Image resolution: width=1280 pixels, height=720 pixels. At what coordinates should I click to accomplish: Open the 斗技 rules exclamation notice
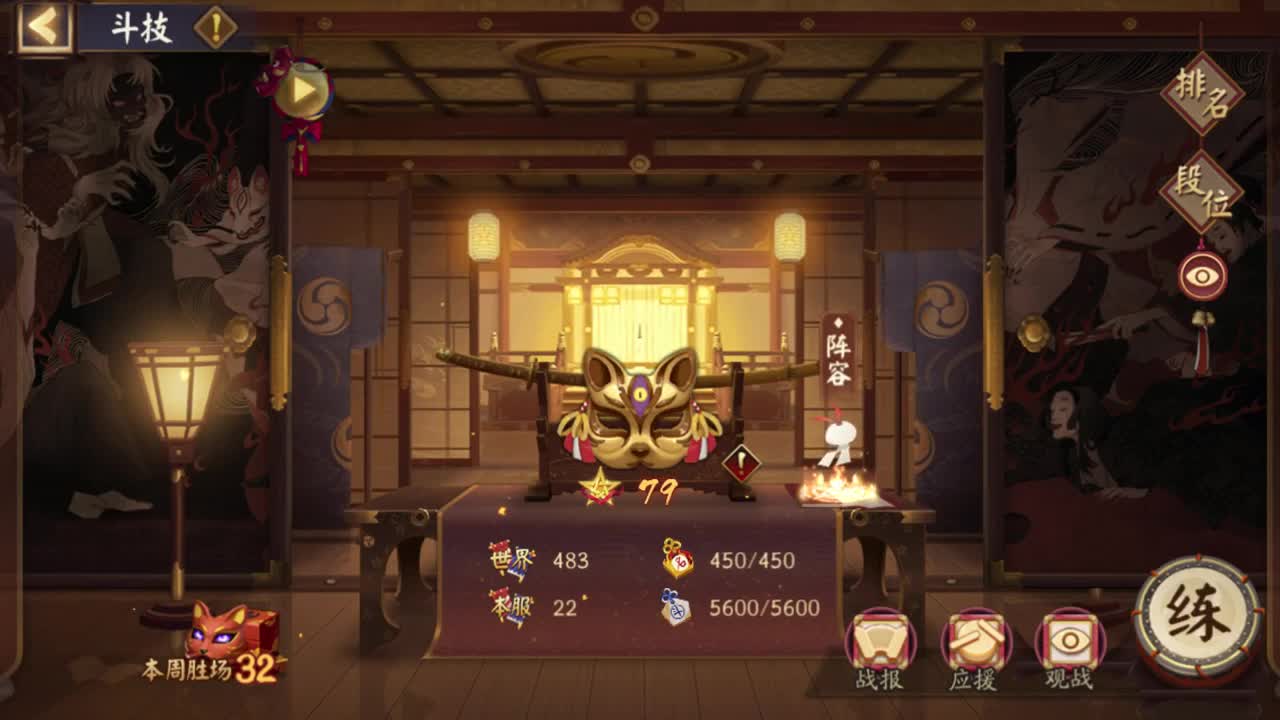point(217,29)
